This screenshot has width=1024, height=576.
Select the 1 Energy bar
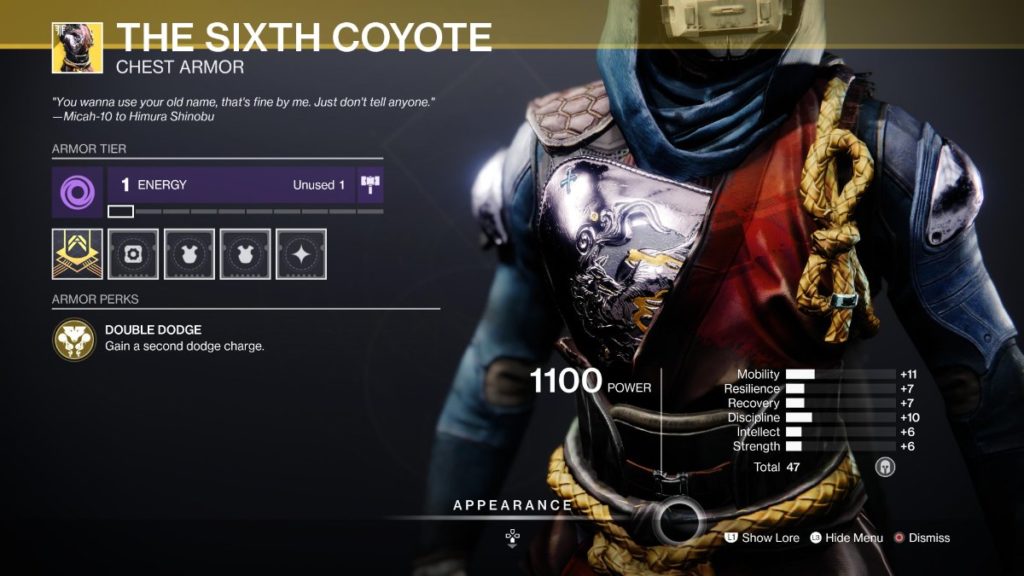pyautogui.click(x=230, y=185)
